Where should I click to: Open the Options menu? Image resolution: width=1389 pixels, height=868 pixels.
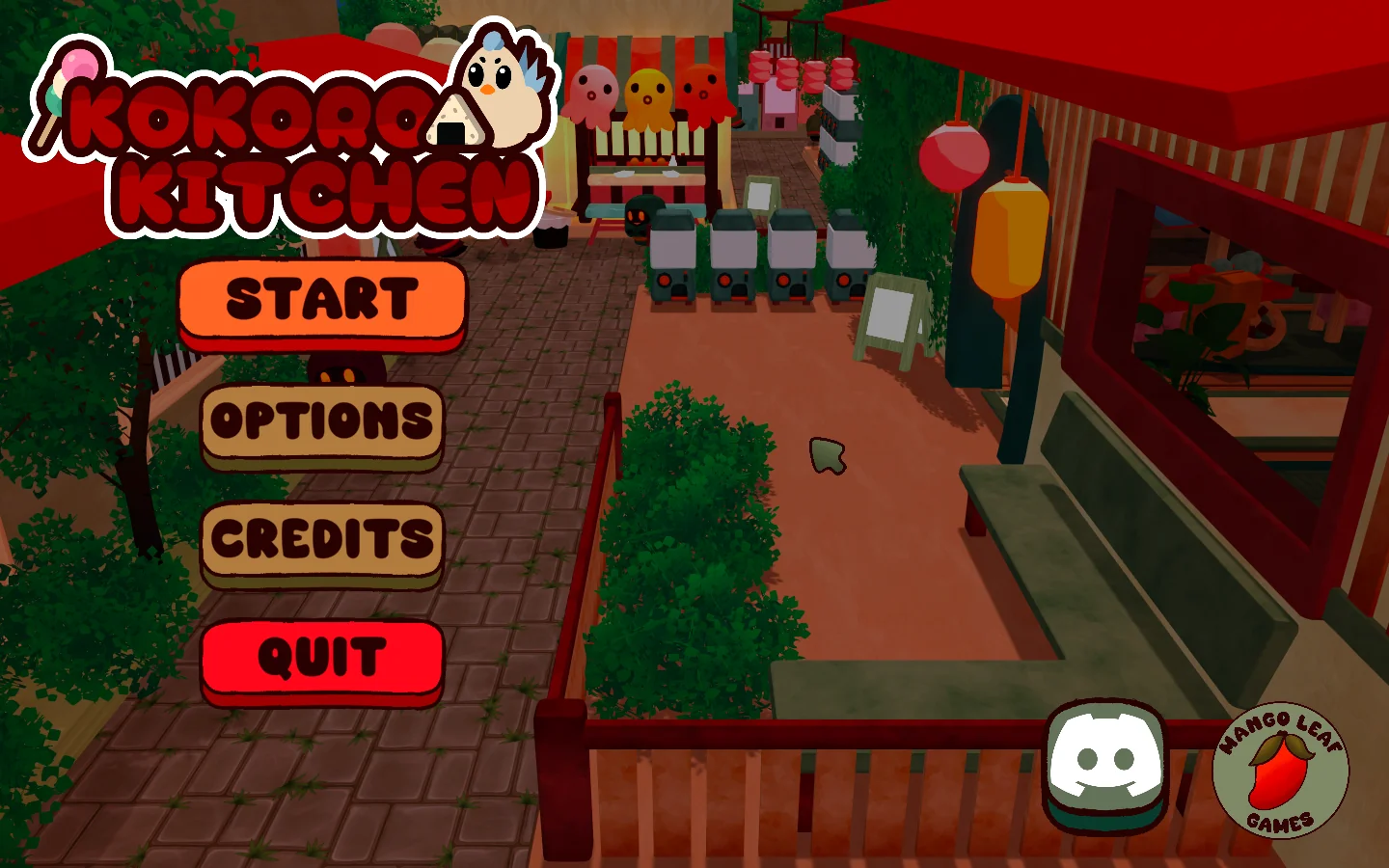point(319,421)
